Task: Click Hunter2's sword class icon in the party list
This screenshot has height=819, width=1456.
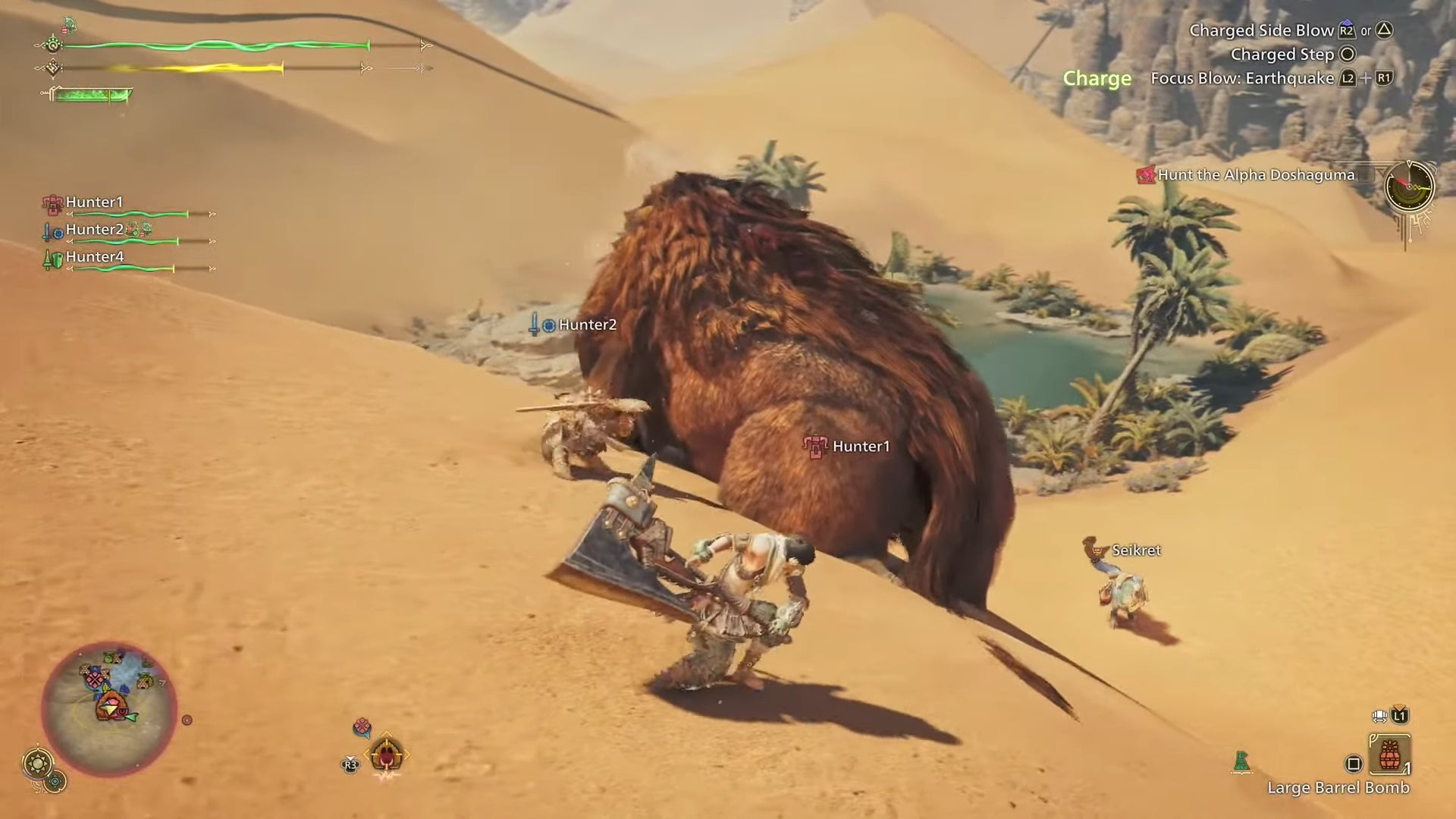Action: pyautogui.click(x=47, y=232)
